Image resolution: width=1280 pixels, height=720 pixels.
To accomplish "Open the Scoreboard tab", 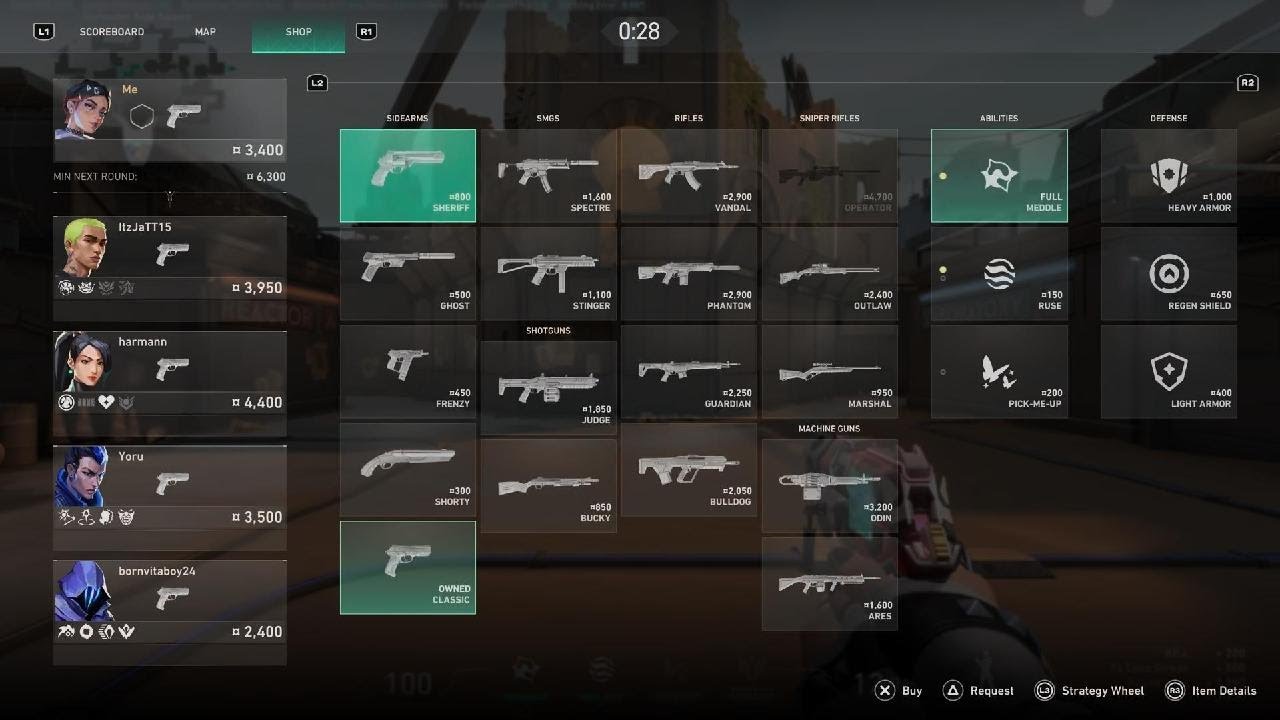I will coord(112,32).
